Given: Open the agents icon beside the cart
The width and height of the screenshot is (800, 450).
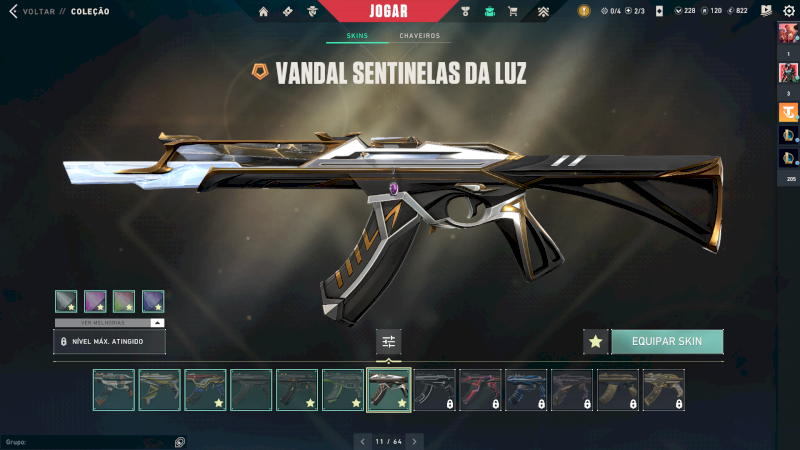Looking at the screenshot, I should 490,12.
